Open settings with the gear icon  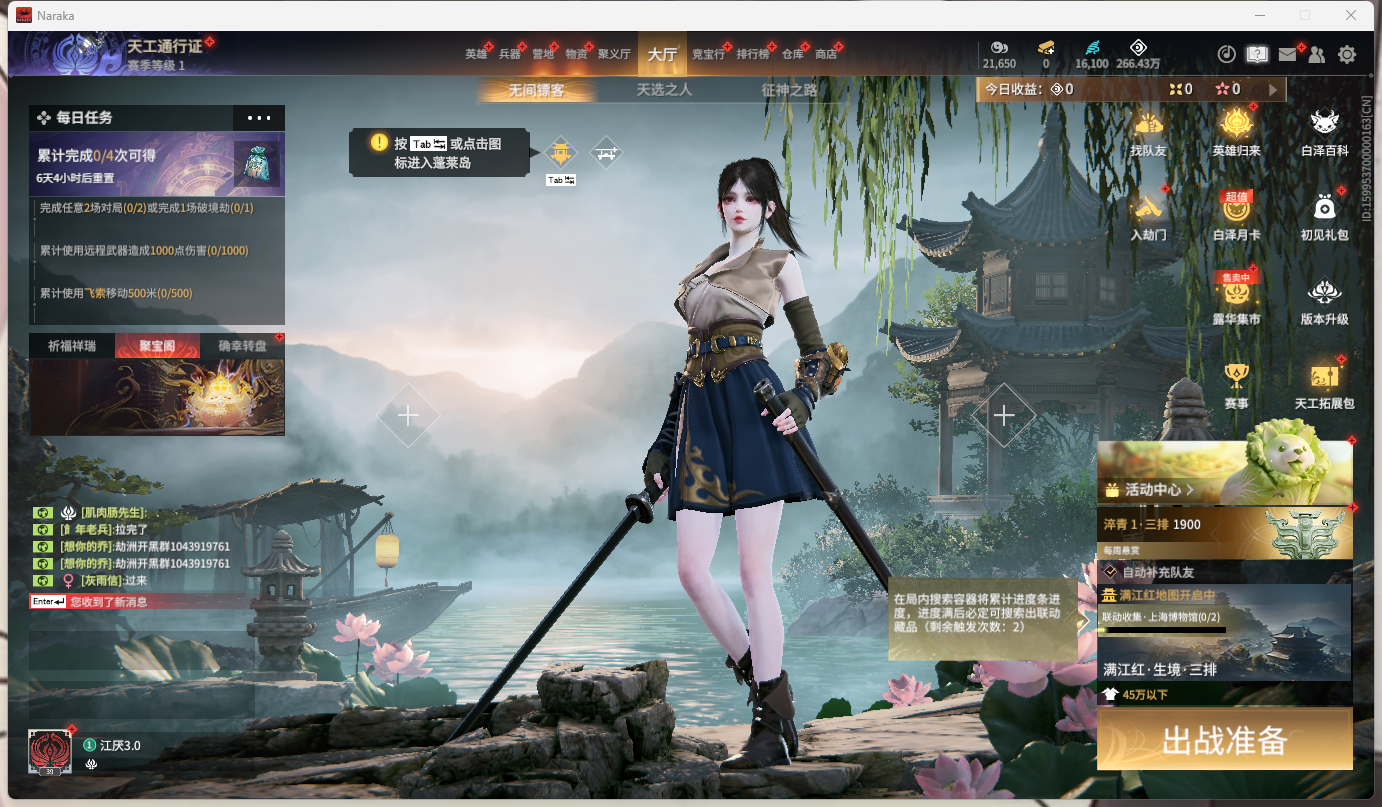coord(1347,55)
